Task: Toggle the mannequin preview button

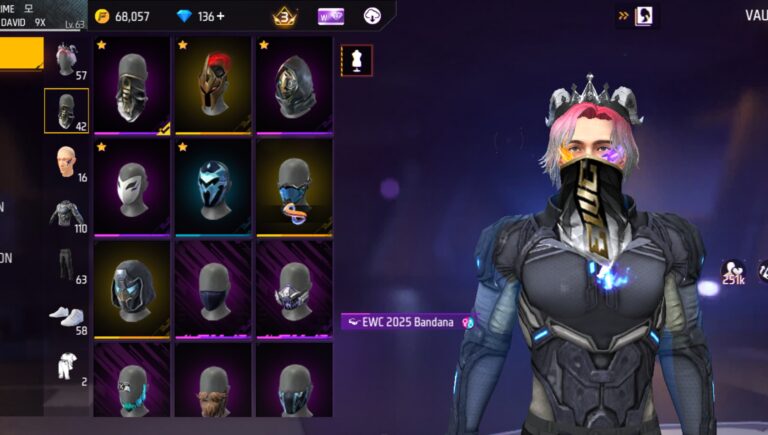Action: click(x=356, y=60)
